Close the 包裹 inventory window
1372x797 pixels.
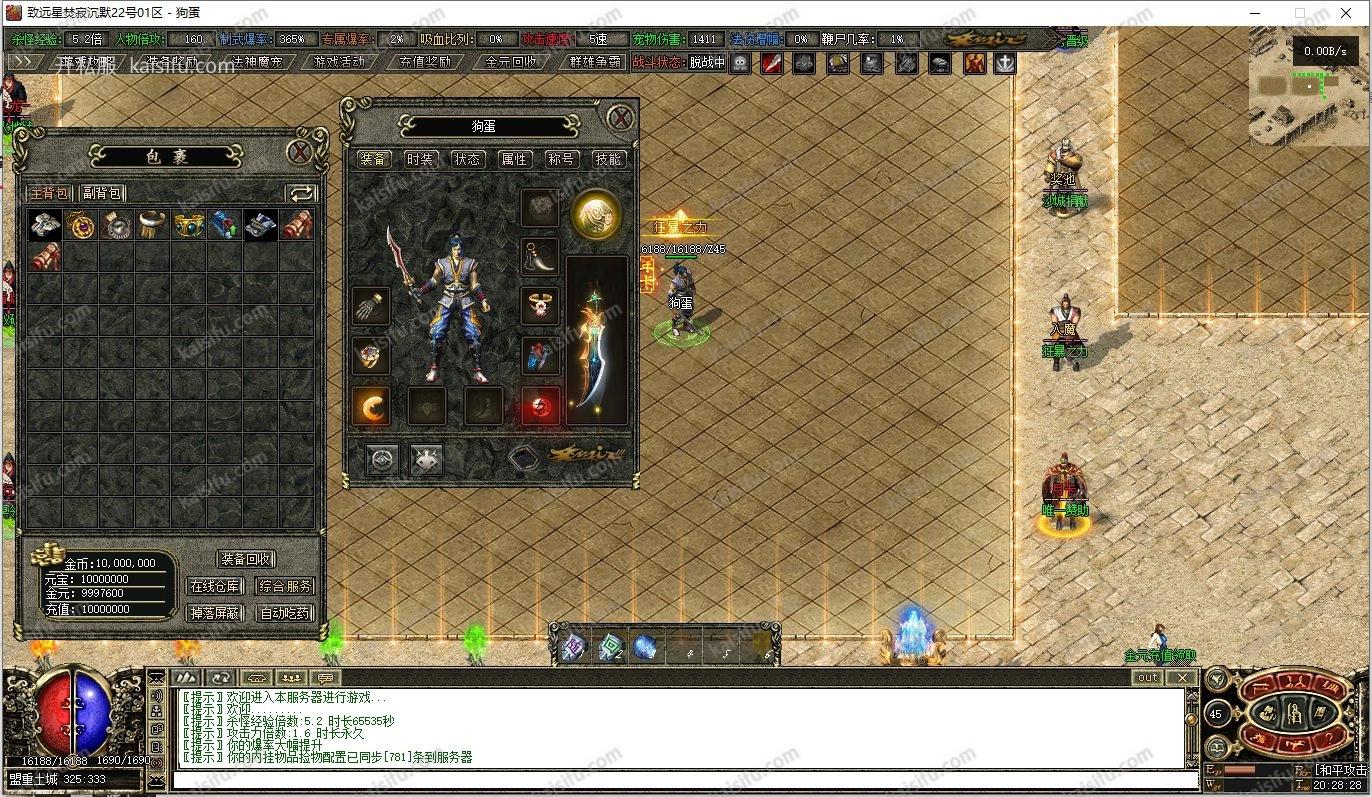(x=300, y=153)
